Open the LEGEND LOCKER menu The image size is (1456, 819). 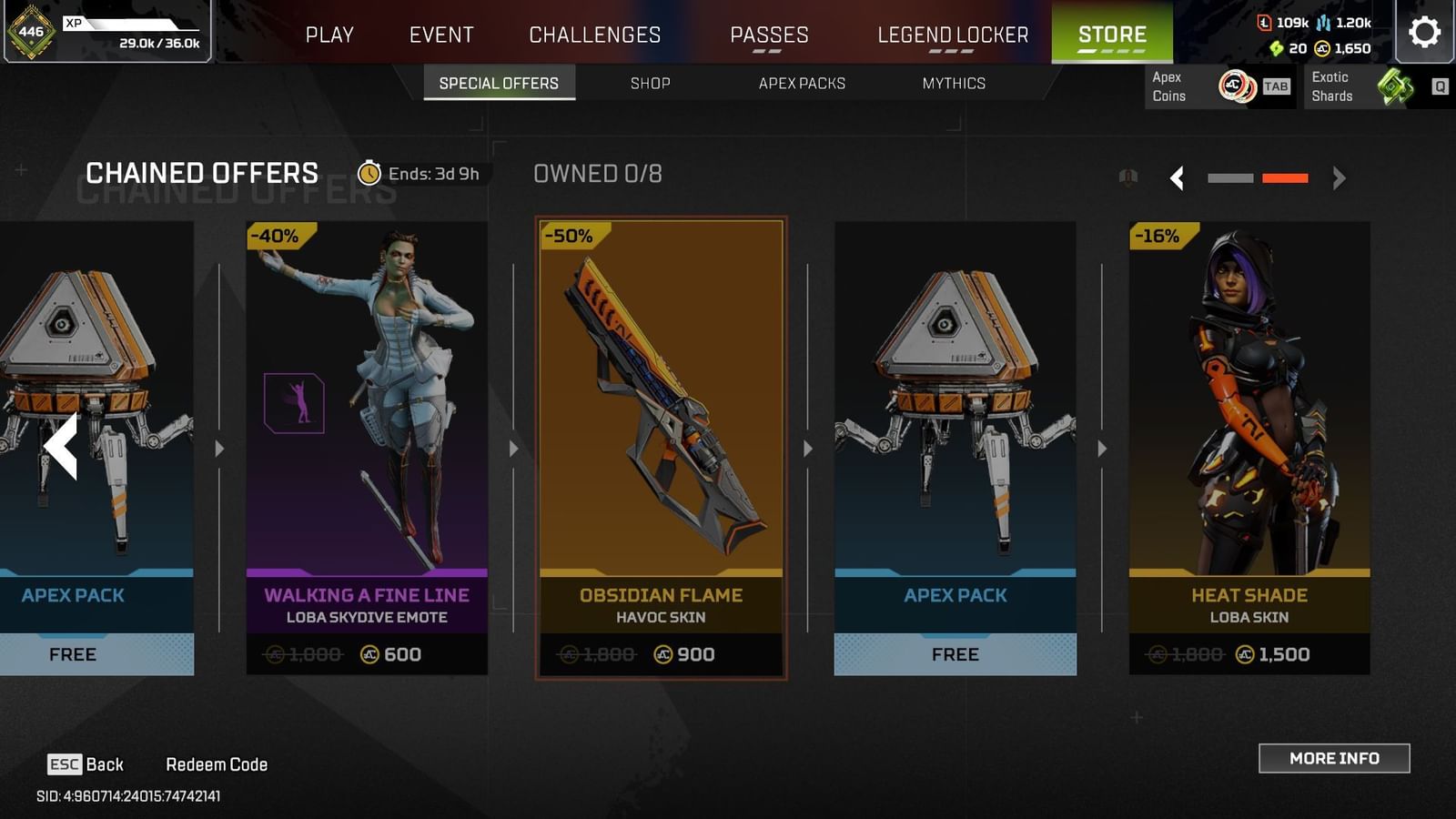(x=952, y=35)
